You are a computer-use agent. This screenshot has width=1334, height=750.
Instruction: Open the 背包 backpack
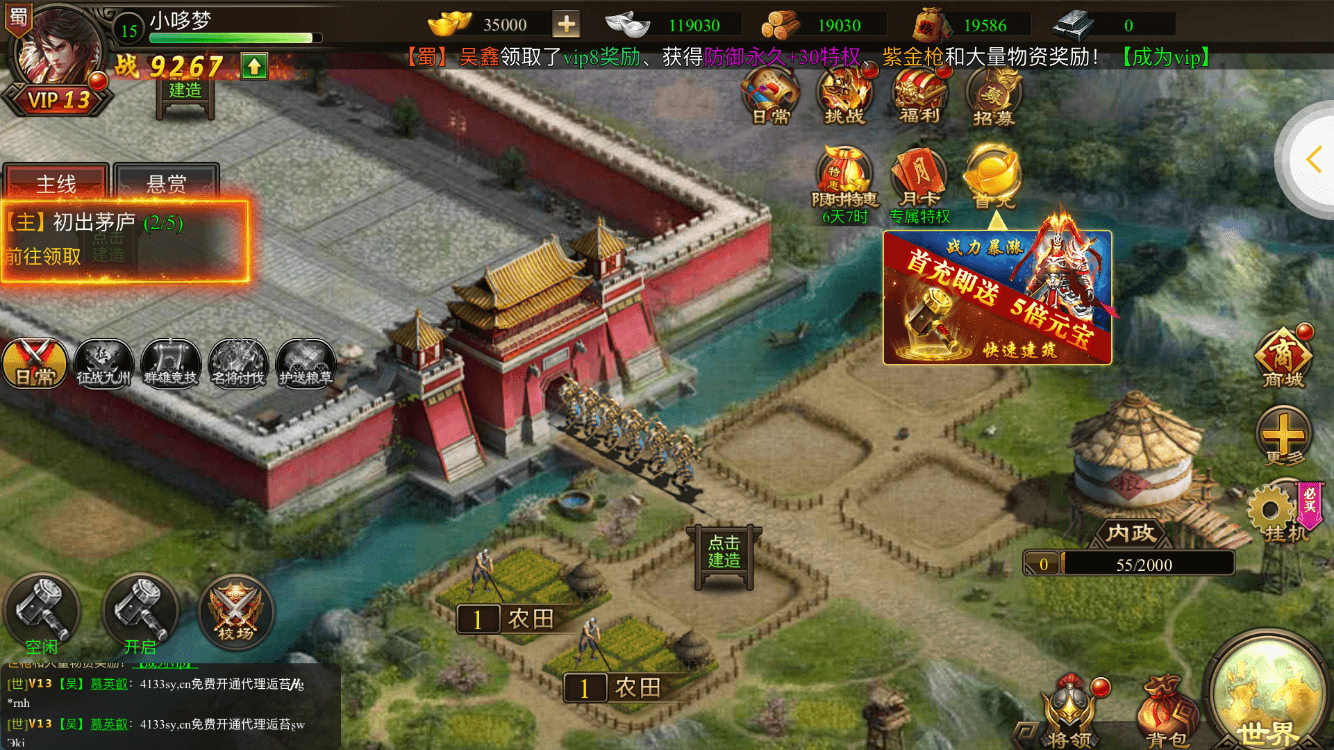1167,711
